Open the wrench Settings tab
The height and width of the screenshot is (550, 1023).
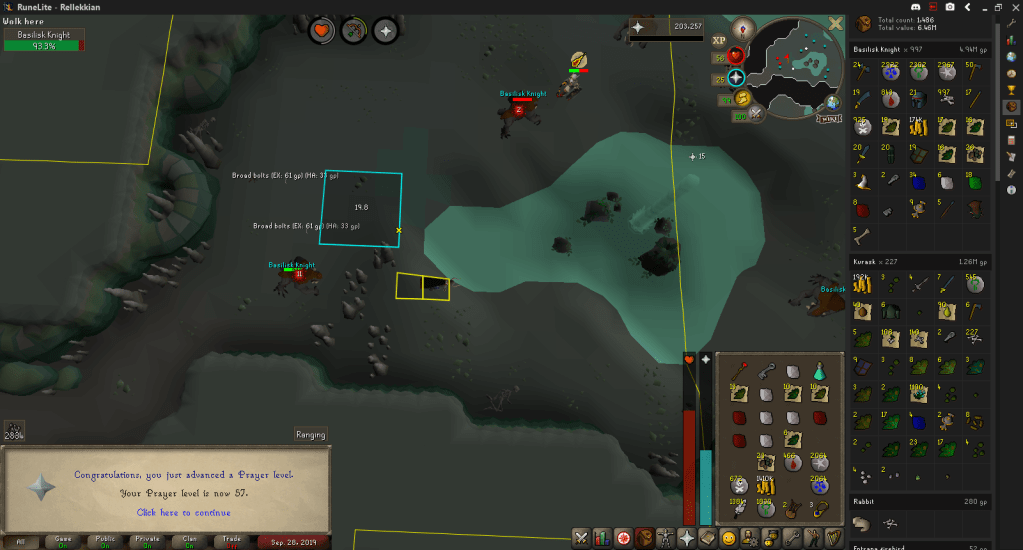coord(792,538)
